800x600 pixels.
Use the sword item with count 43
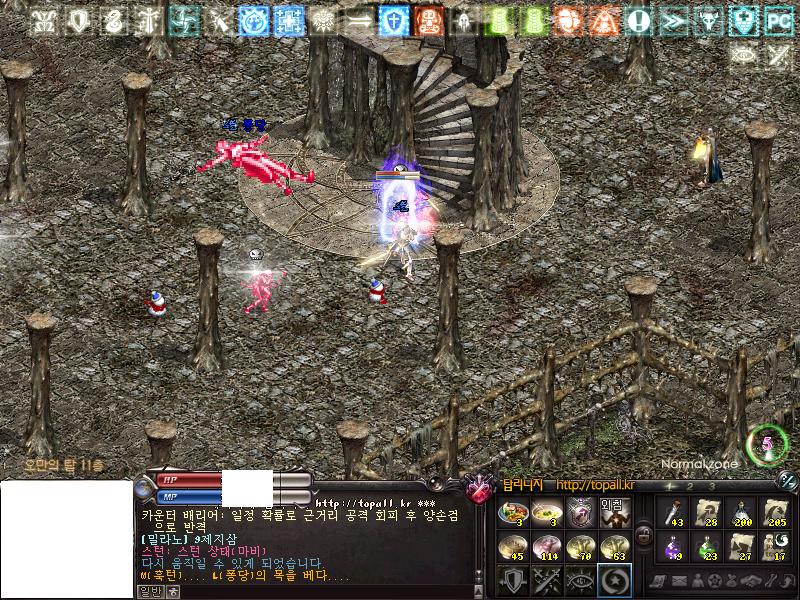[673, 513]
